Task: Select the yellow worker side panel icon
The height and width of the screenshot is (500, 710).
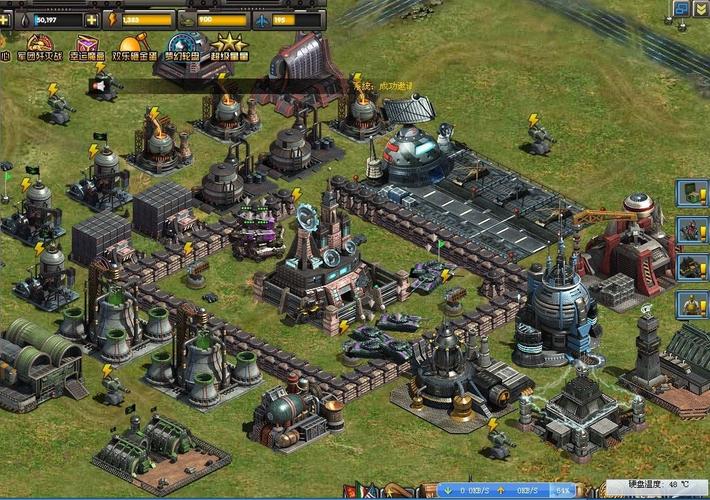Action: [x=691, y=304]
